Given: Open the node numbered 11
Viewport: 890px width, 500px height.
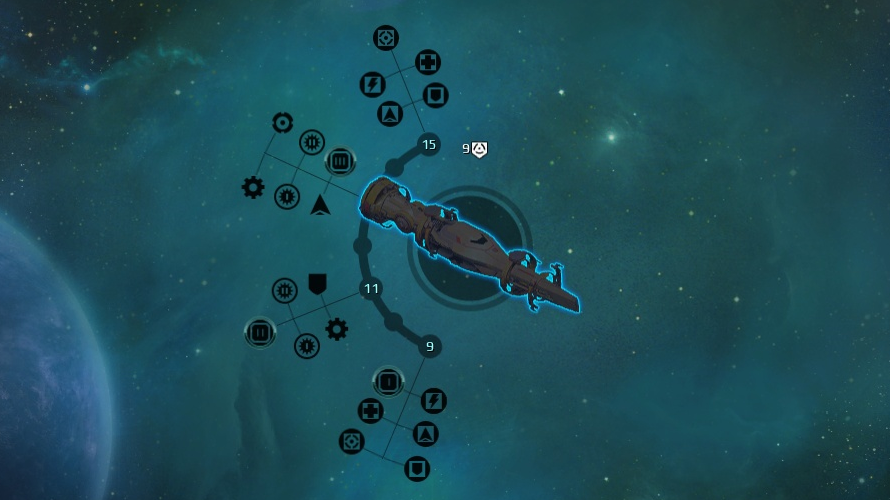Looking at the screenshot, I should (x=371, y=289).
